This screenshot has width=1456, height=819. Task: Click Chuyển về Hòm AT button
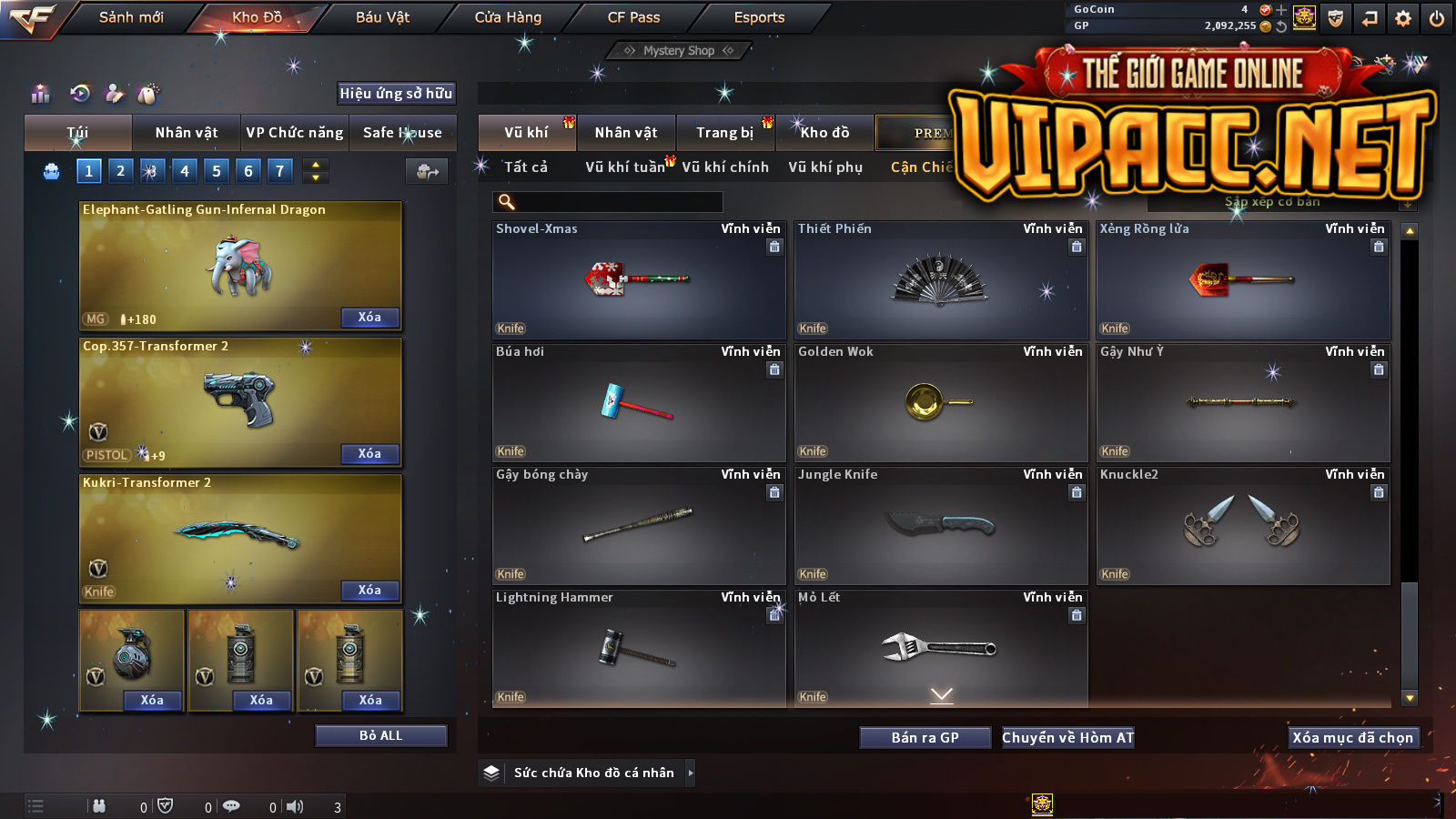1068,737
